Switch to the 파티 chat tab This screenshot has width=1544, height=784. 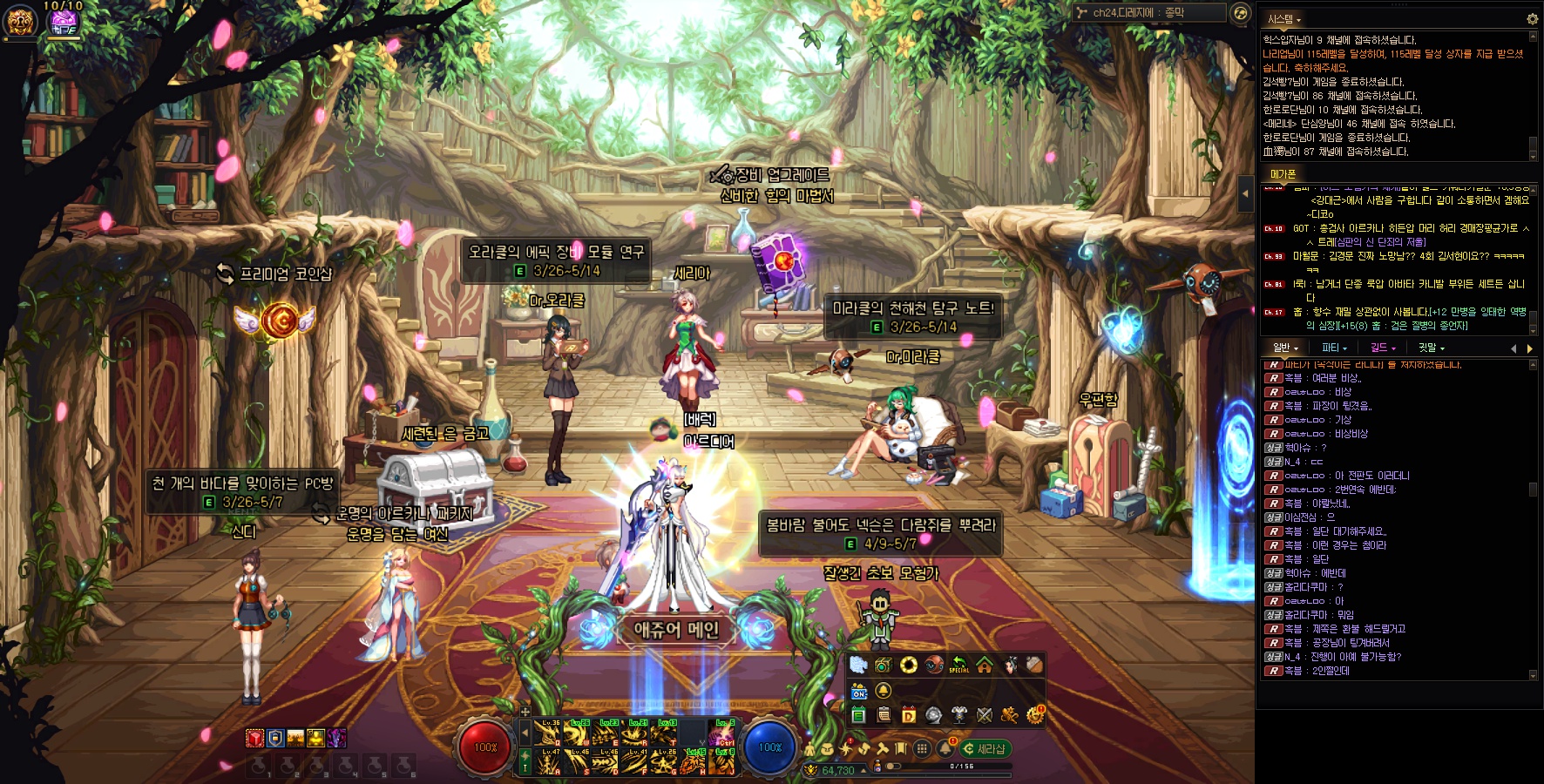point(1334,348)
